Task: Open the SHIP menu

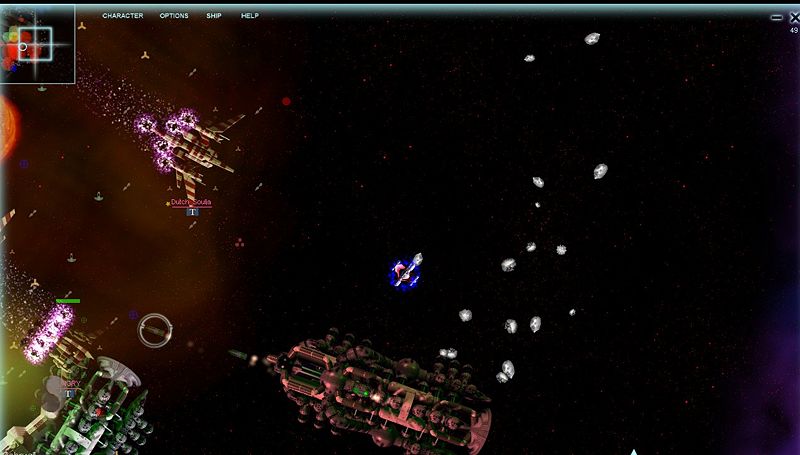Action: [214, 16]
